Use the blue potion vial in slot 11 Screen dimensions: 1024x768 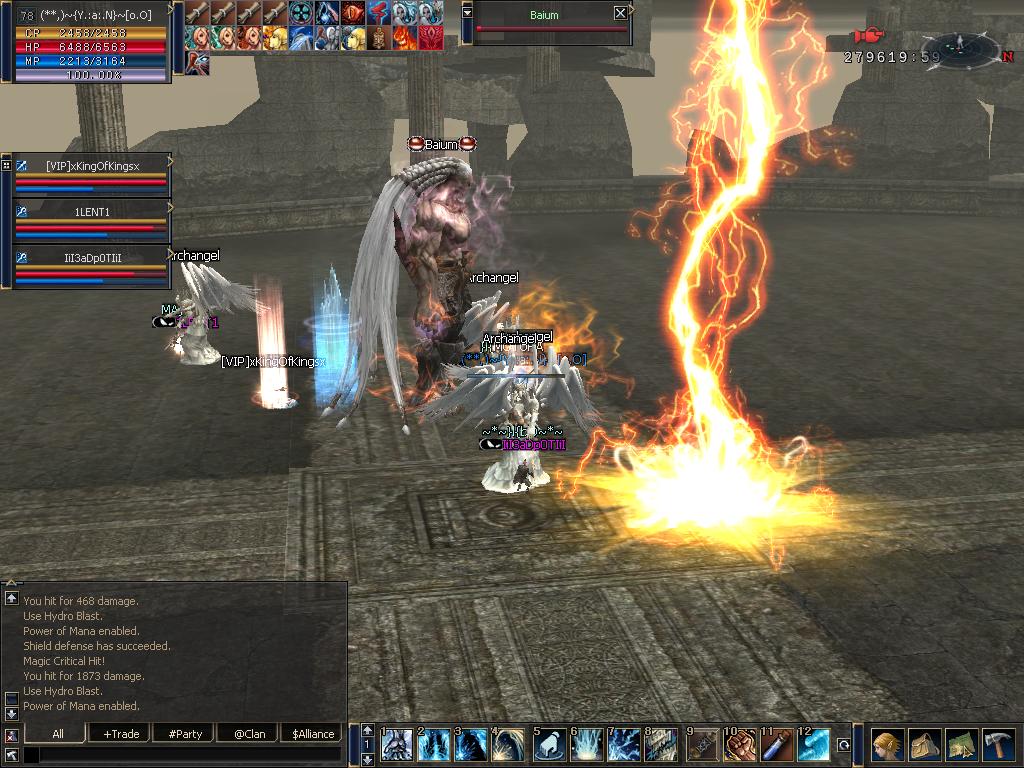tap(777, 745)
